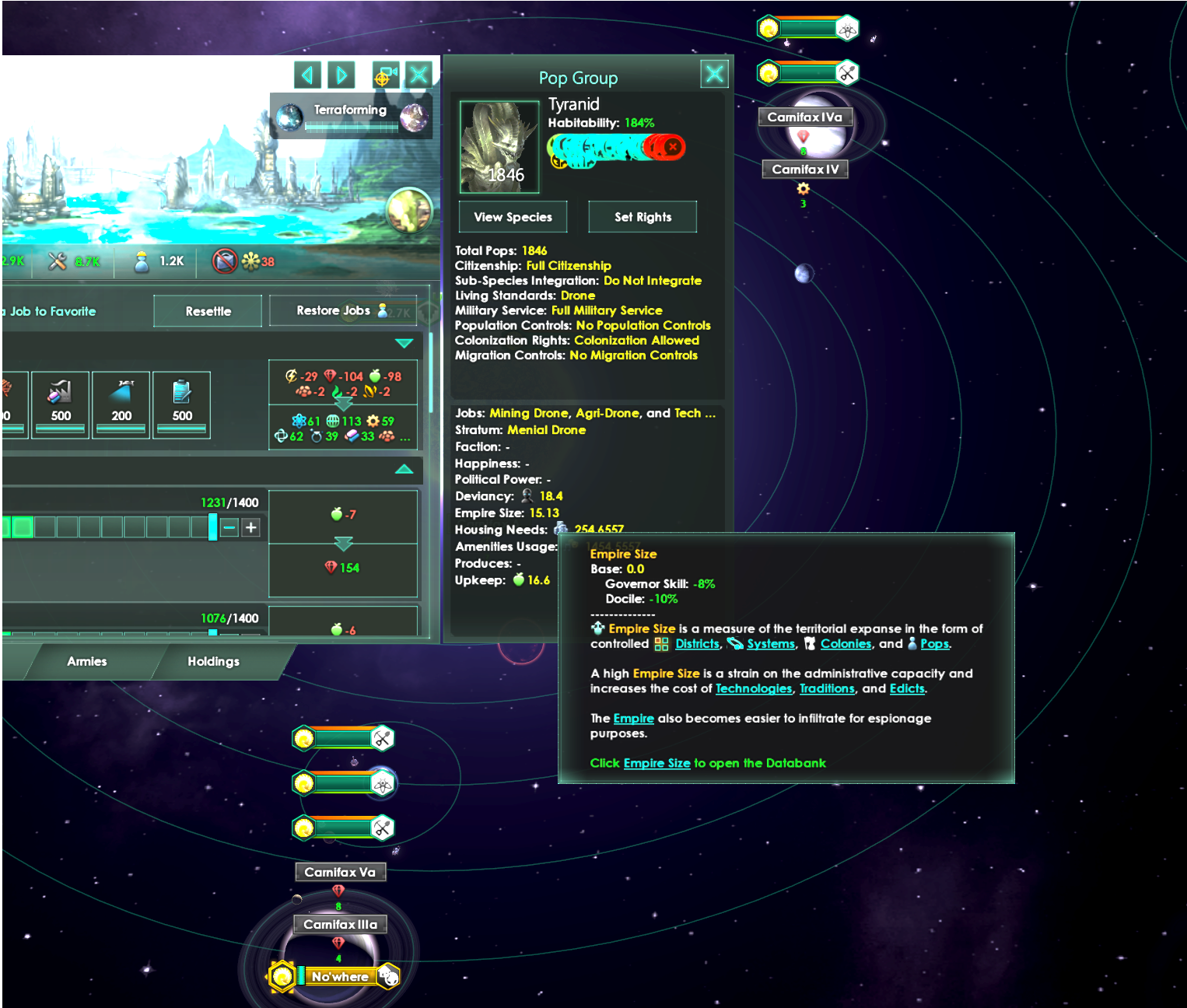Collapse the jobs list with the teal down arrow
The image size is (1187, 1008).
[x=404, y=342]
